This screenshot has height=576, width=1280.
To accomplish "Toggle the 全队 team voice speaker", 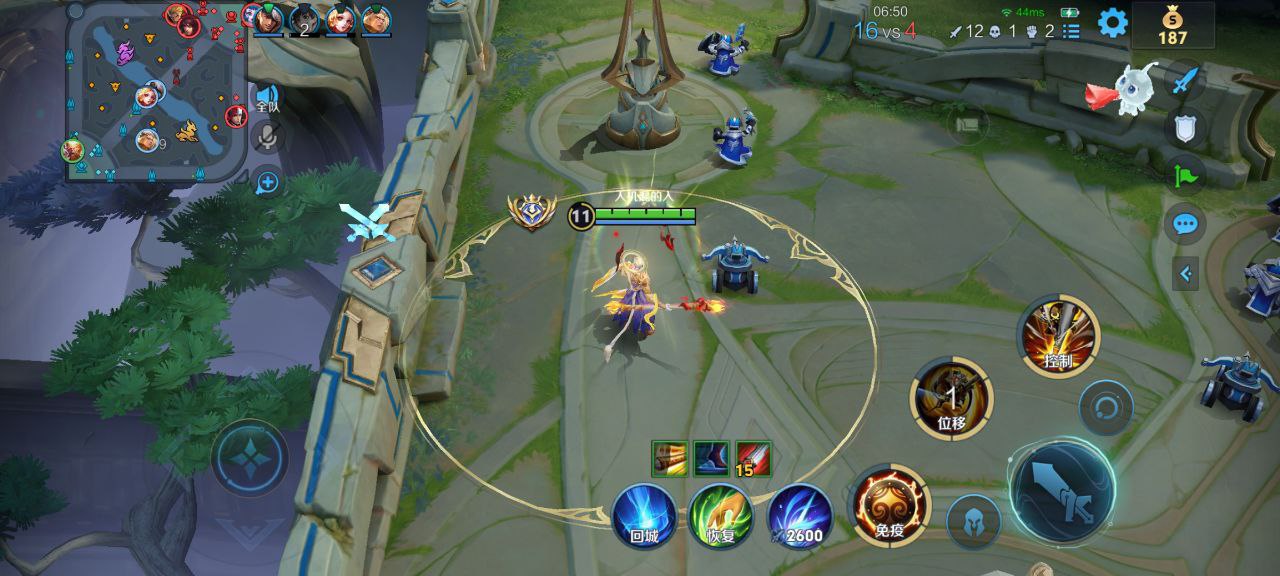I will tap(267, 98).
